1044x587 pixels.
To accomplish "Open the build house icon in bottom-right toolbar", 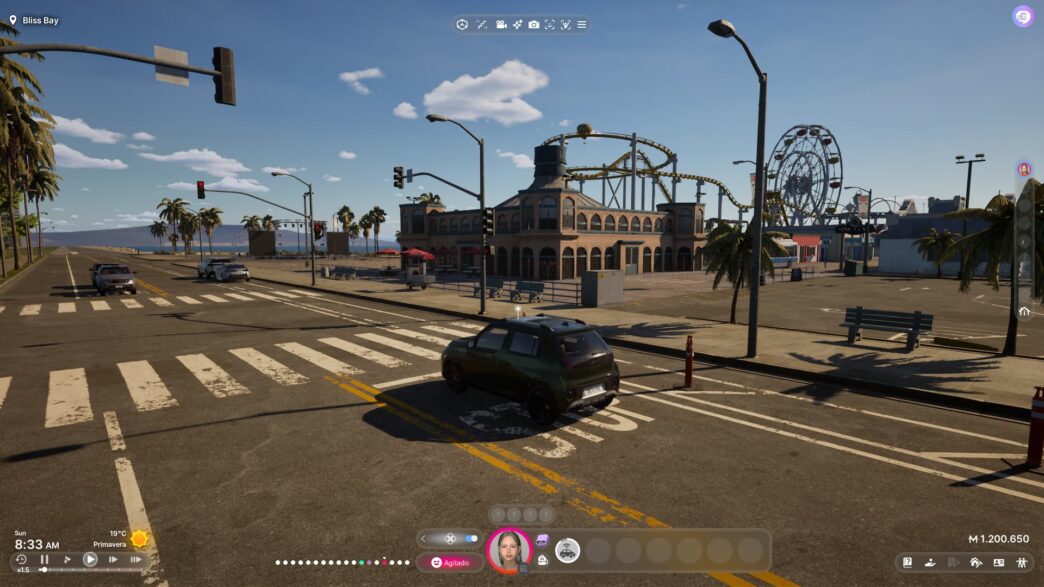I will [x=976, y=563].
